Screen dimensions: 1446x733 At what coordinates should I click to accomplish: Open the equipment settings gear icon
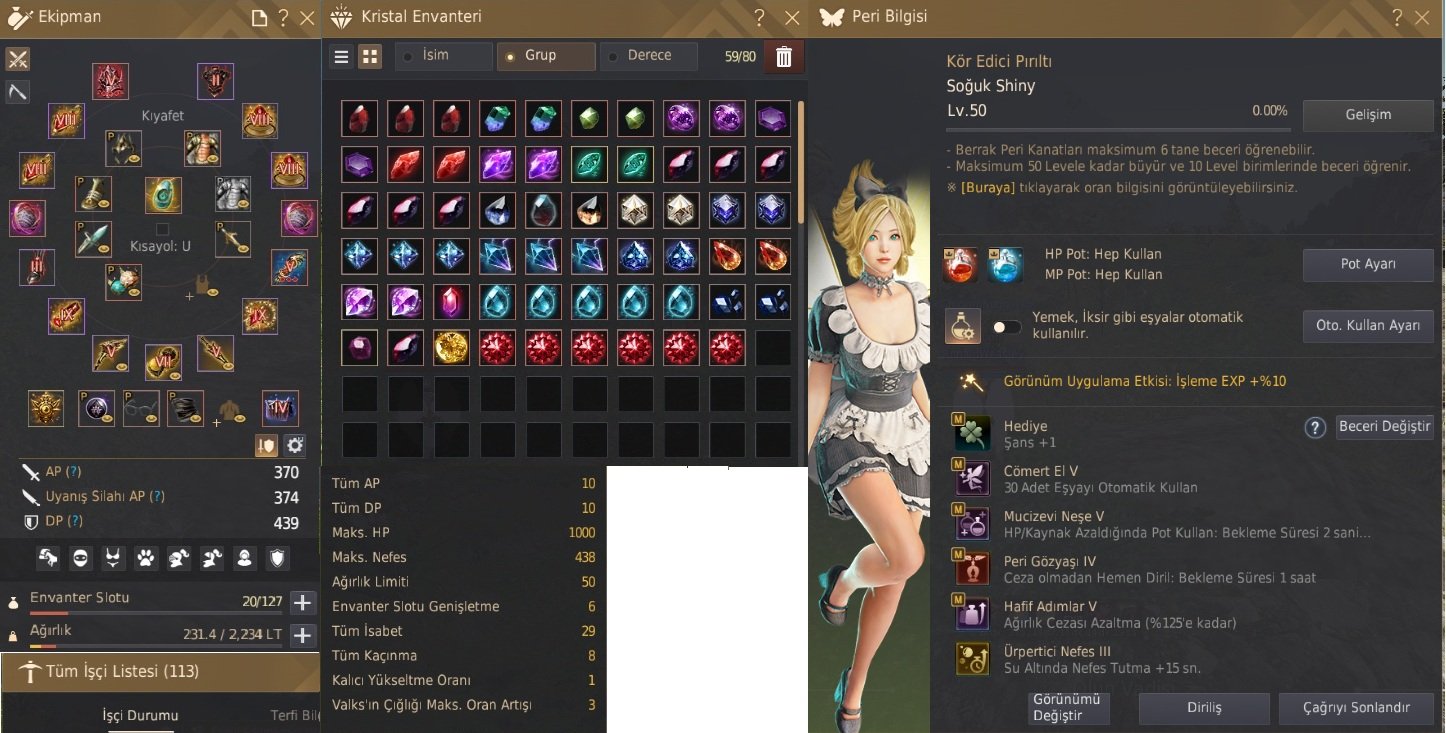(295, 447)
